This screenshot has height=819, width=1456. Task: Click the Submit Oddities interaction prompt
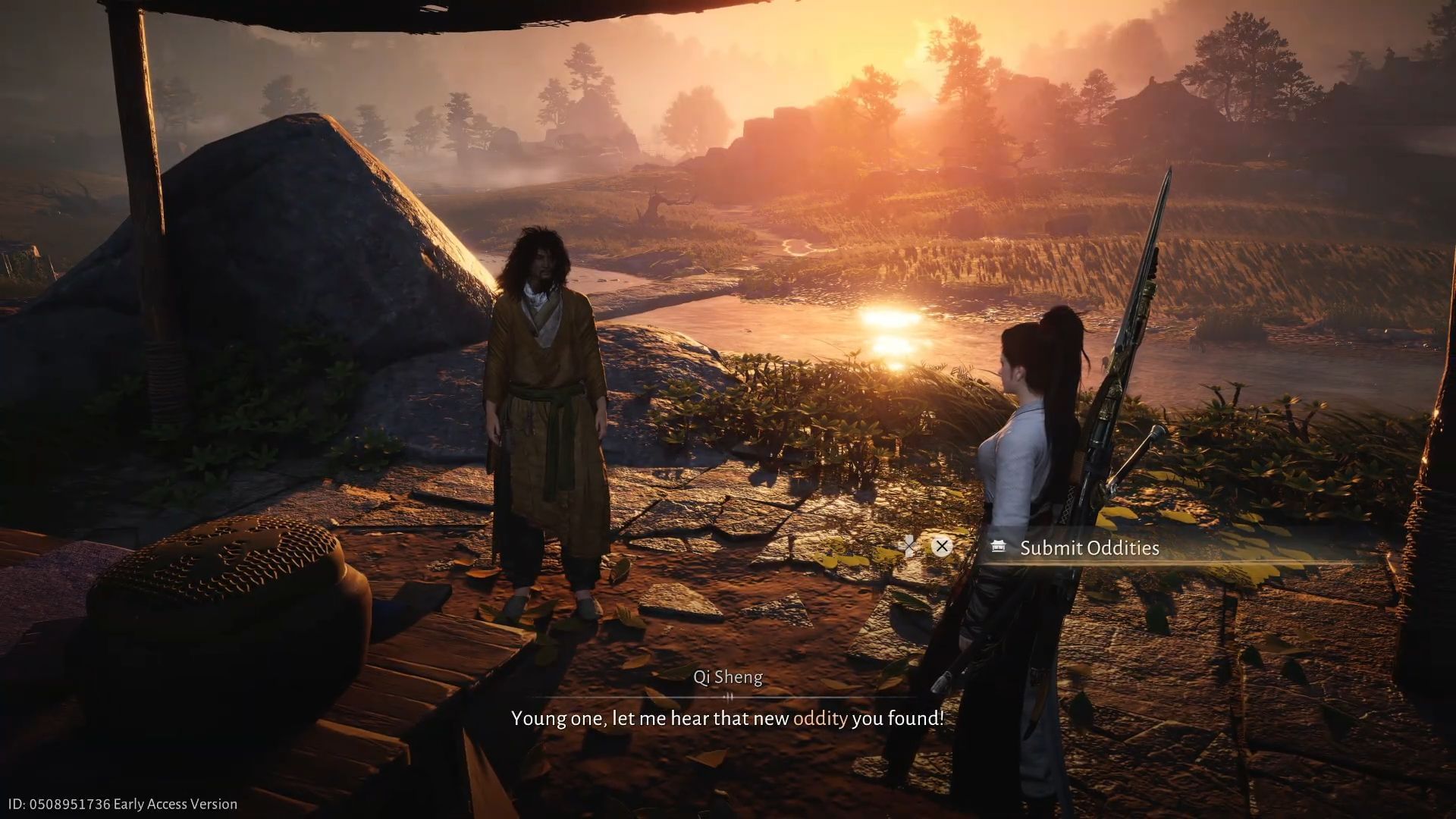coord(1090,548)
